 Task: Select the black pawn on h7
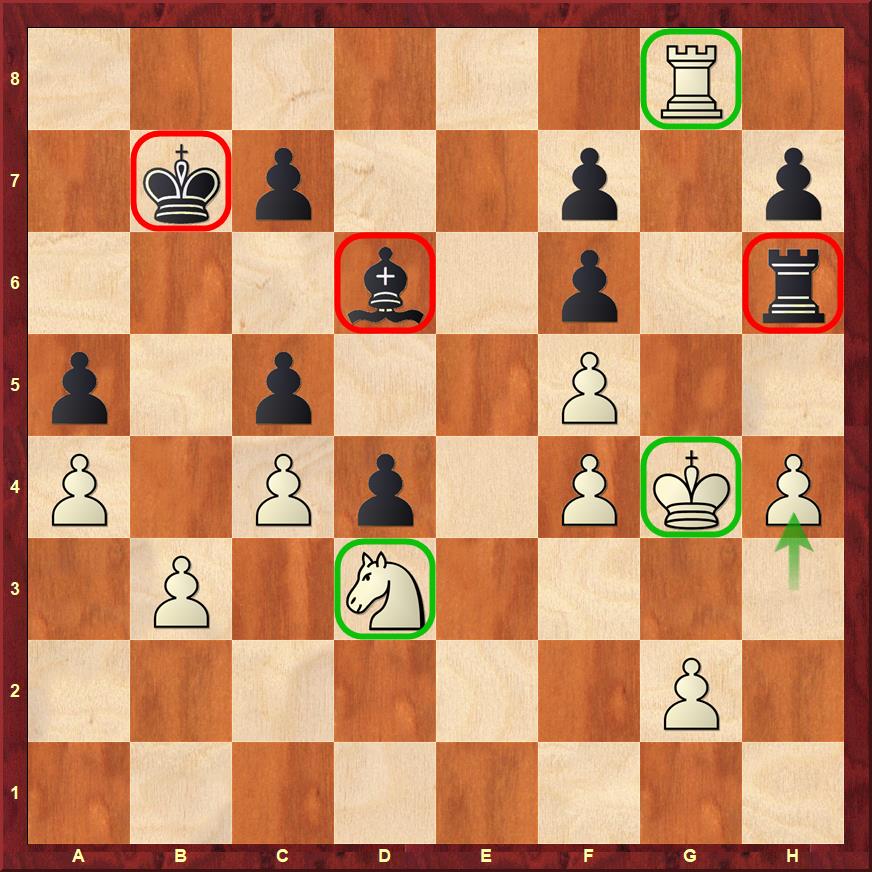tap(793, 181)
